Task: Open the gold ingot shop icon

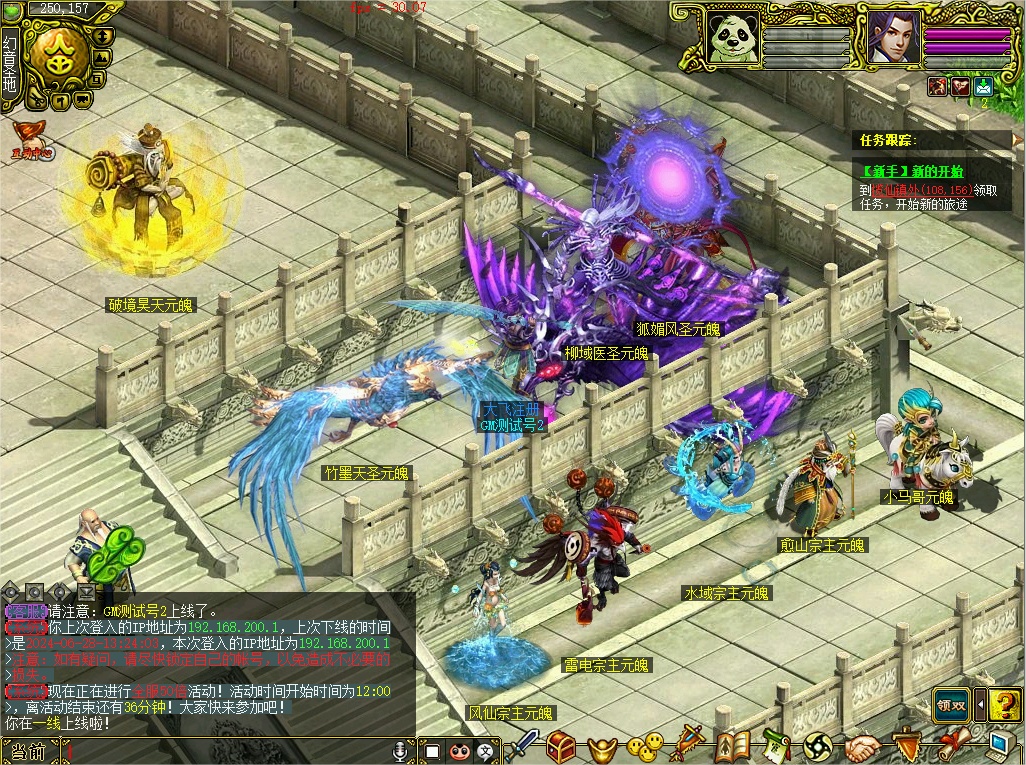Action: [602, 747]
